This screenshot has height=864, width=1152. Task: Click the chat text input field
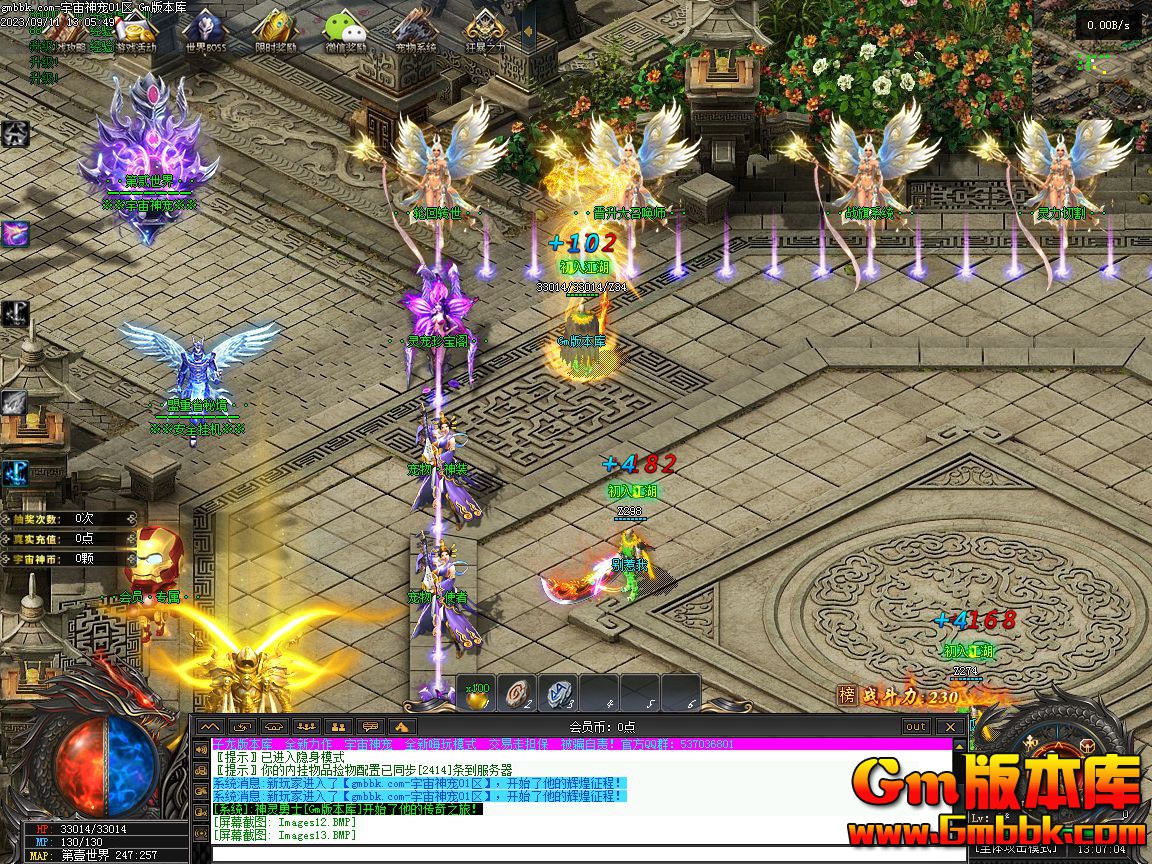[580, 853]
